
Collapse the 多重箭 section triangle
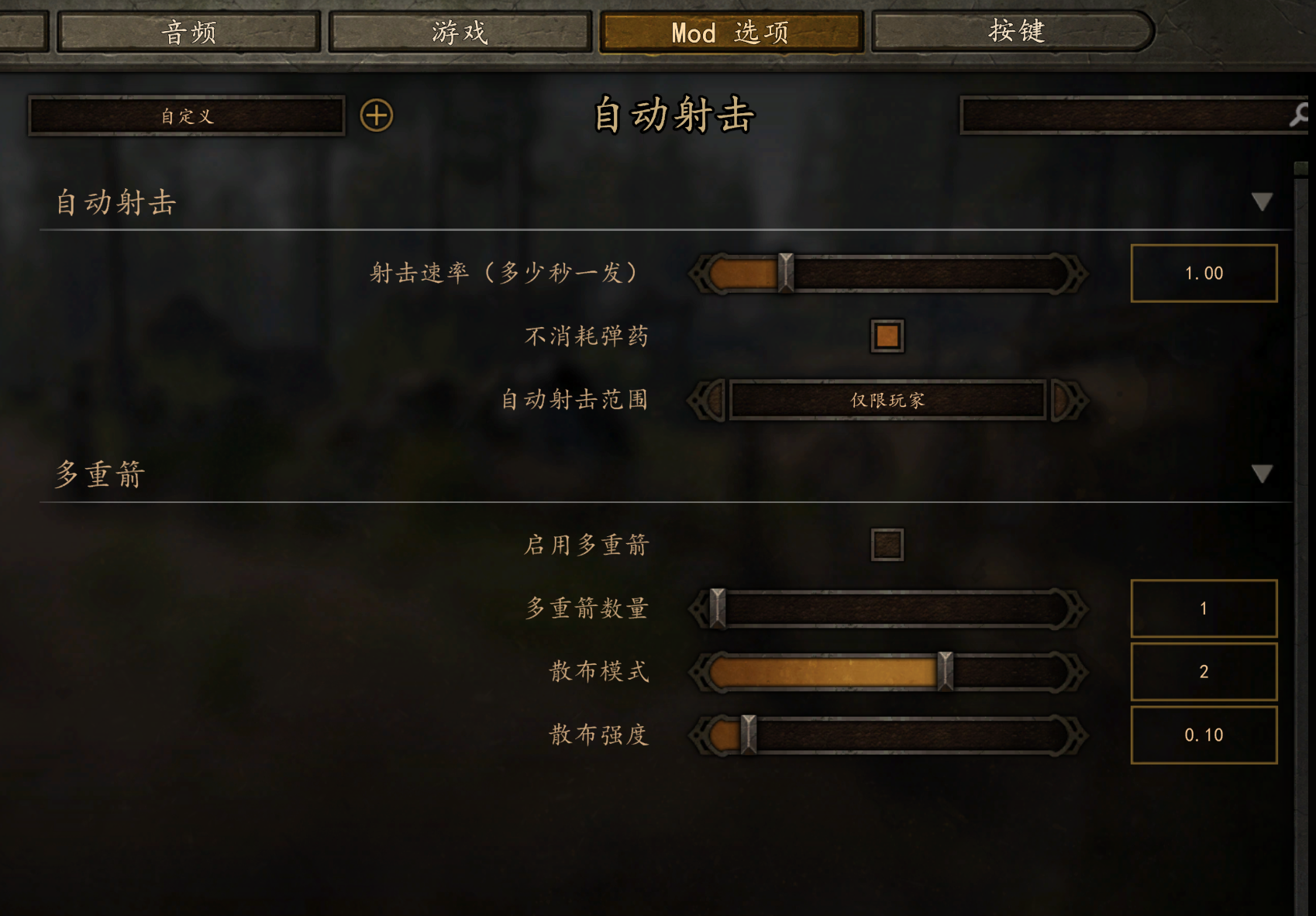tap(1263, 474)
